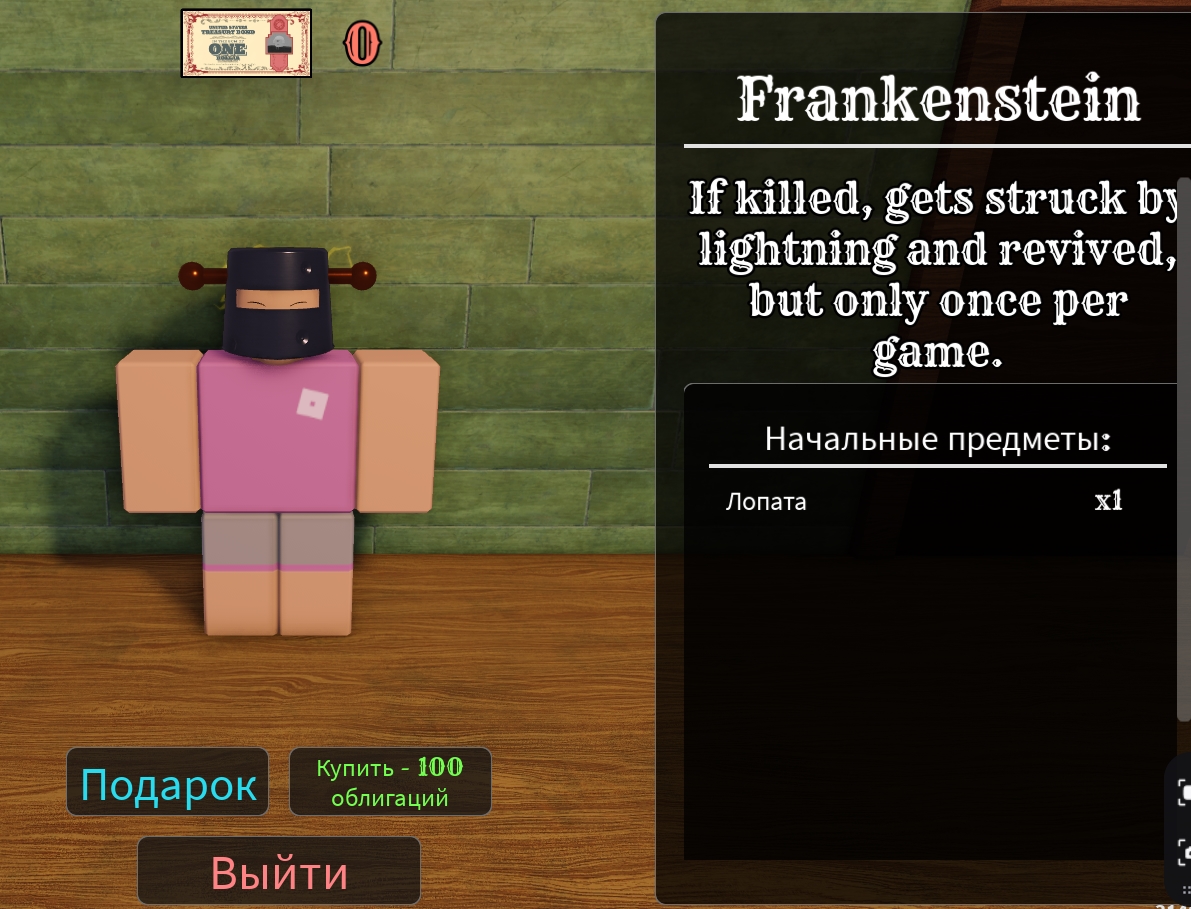Viewport: 1191px width, 909px height.
Task: Select the Лопата starting item row
Action: point(925,502)
